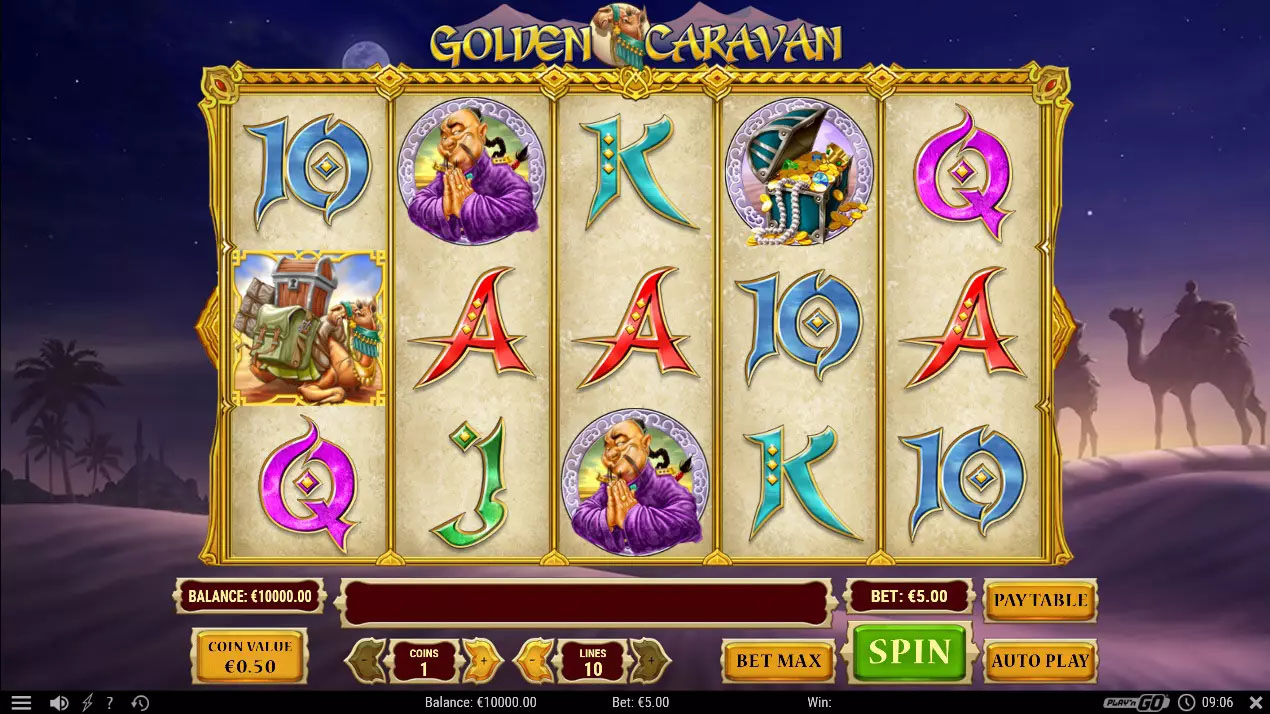The width and height of the screenshot is (1270, 714).
Task: Toggle the sound speaker icon
Action: click(59, 703)
